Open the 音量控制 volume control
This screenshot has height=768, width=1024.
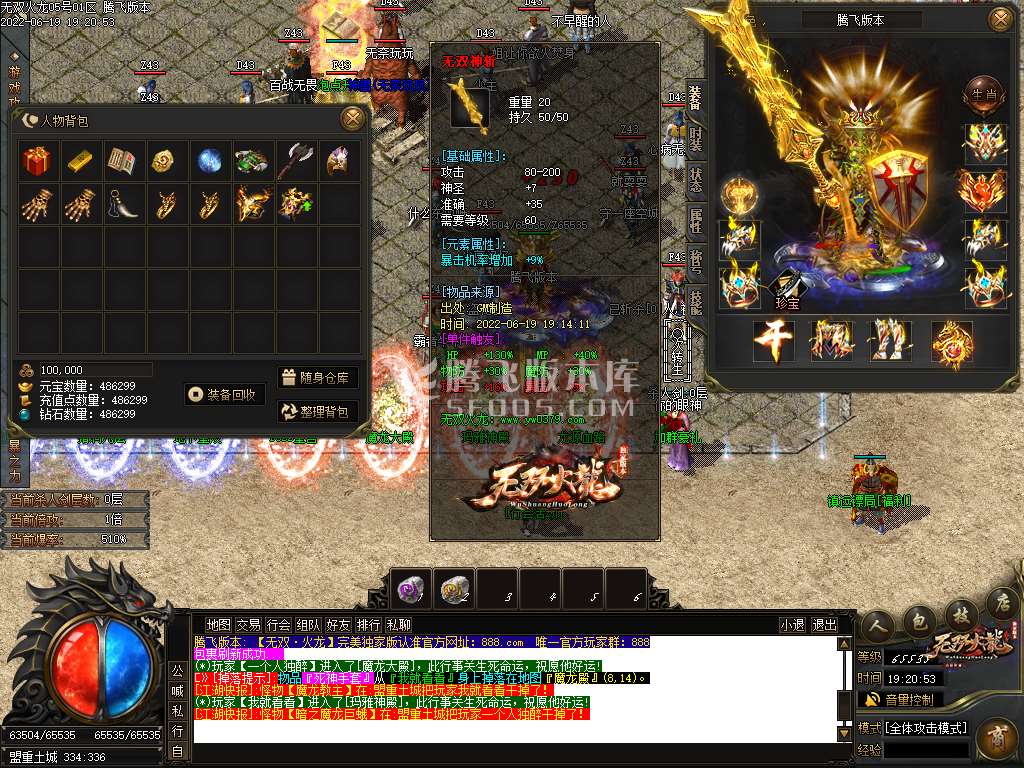click(908, 700)
